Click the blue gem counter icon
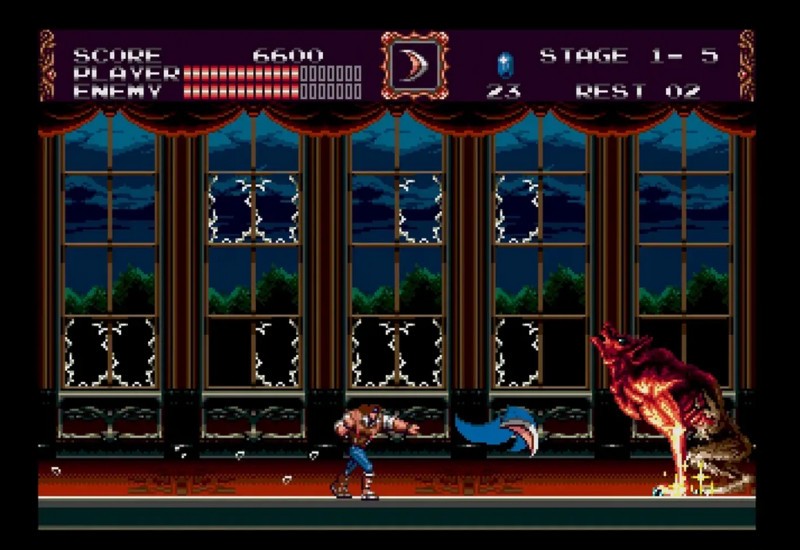This screenshot has width=800, height=550. click(x=503, y=65)
